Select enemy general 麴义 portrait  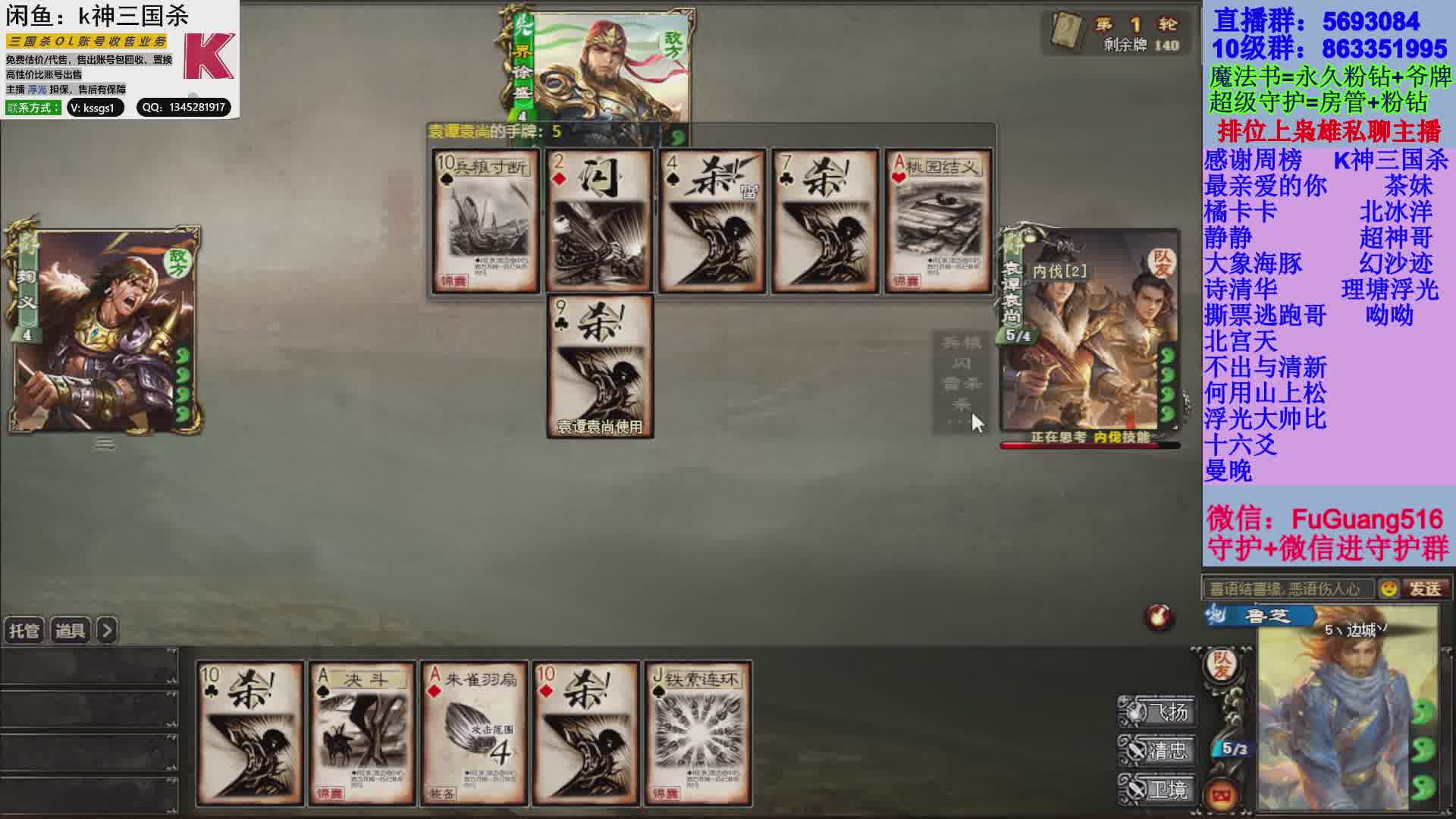105,330
